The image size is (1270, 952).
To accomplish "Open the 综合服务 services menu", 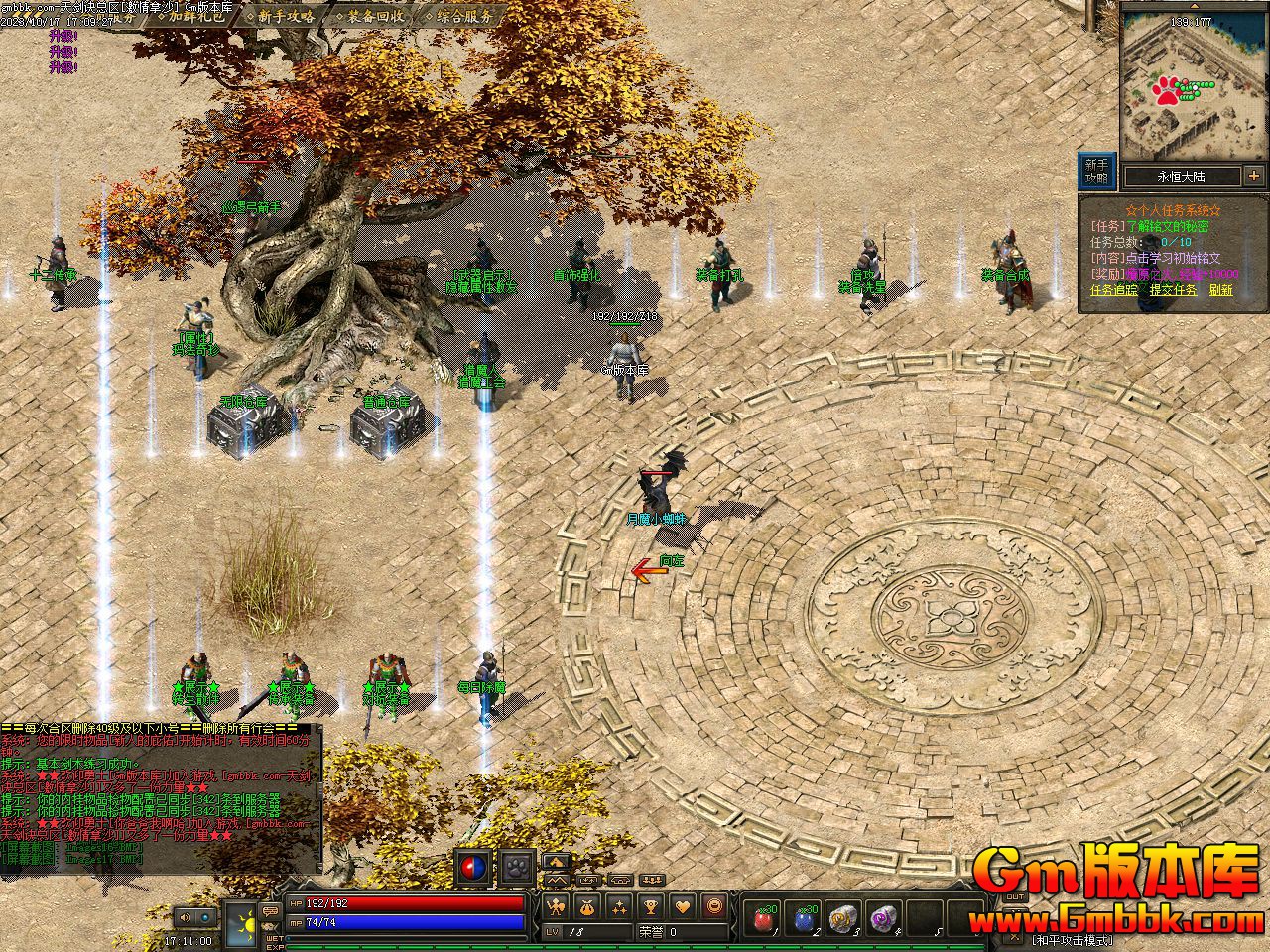I will point(462,16).
